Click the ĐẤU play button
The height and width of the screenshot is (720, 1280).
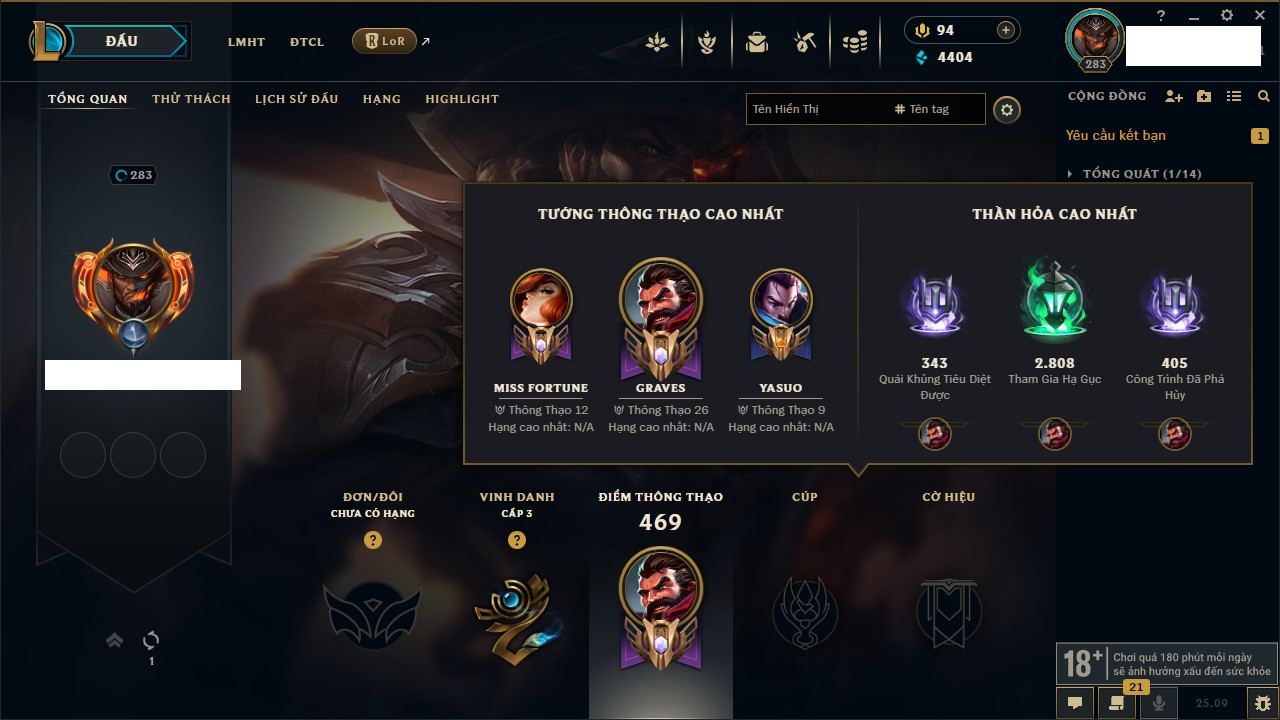pos(122,41)
